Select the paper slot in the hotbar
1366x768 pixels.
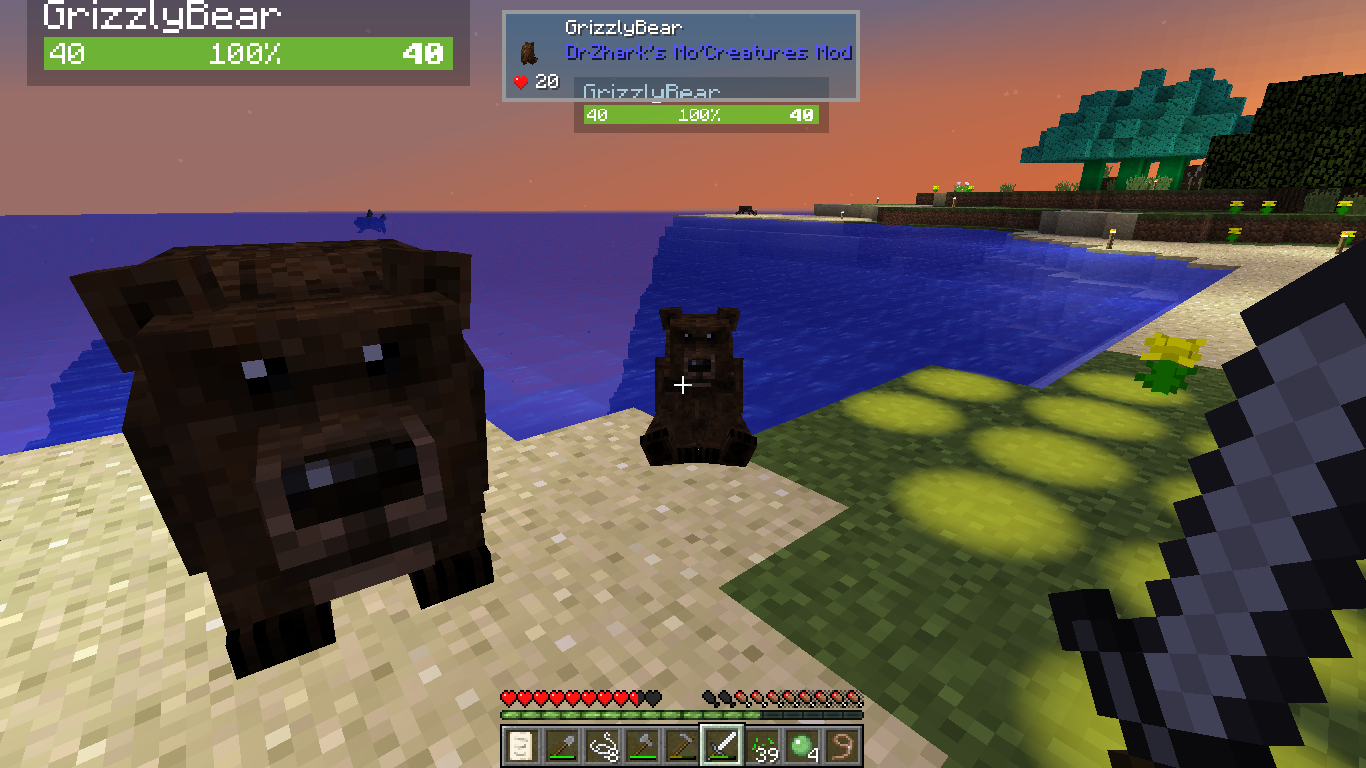click(520, 745)
